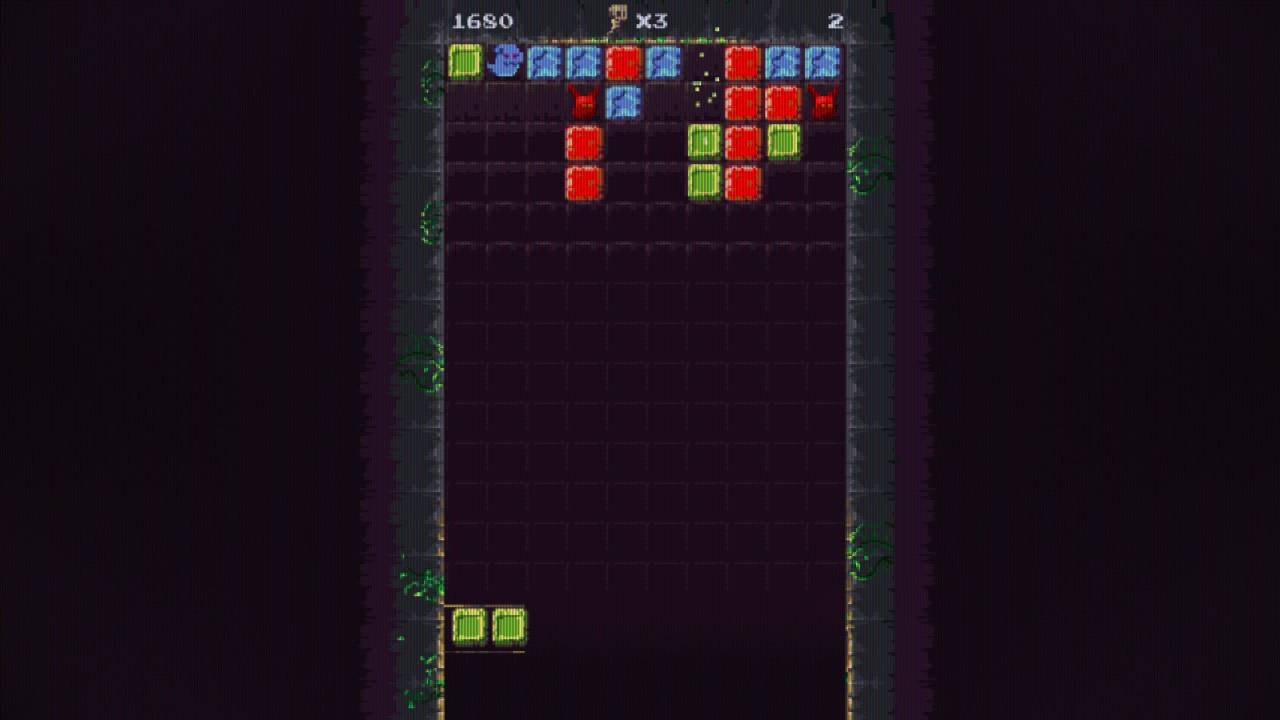Click the red bat enemy on the second row
This screenshot has width=1280, height=720.
[x=585, y=102]
